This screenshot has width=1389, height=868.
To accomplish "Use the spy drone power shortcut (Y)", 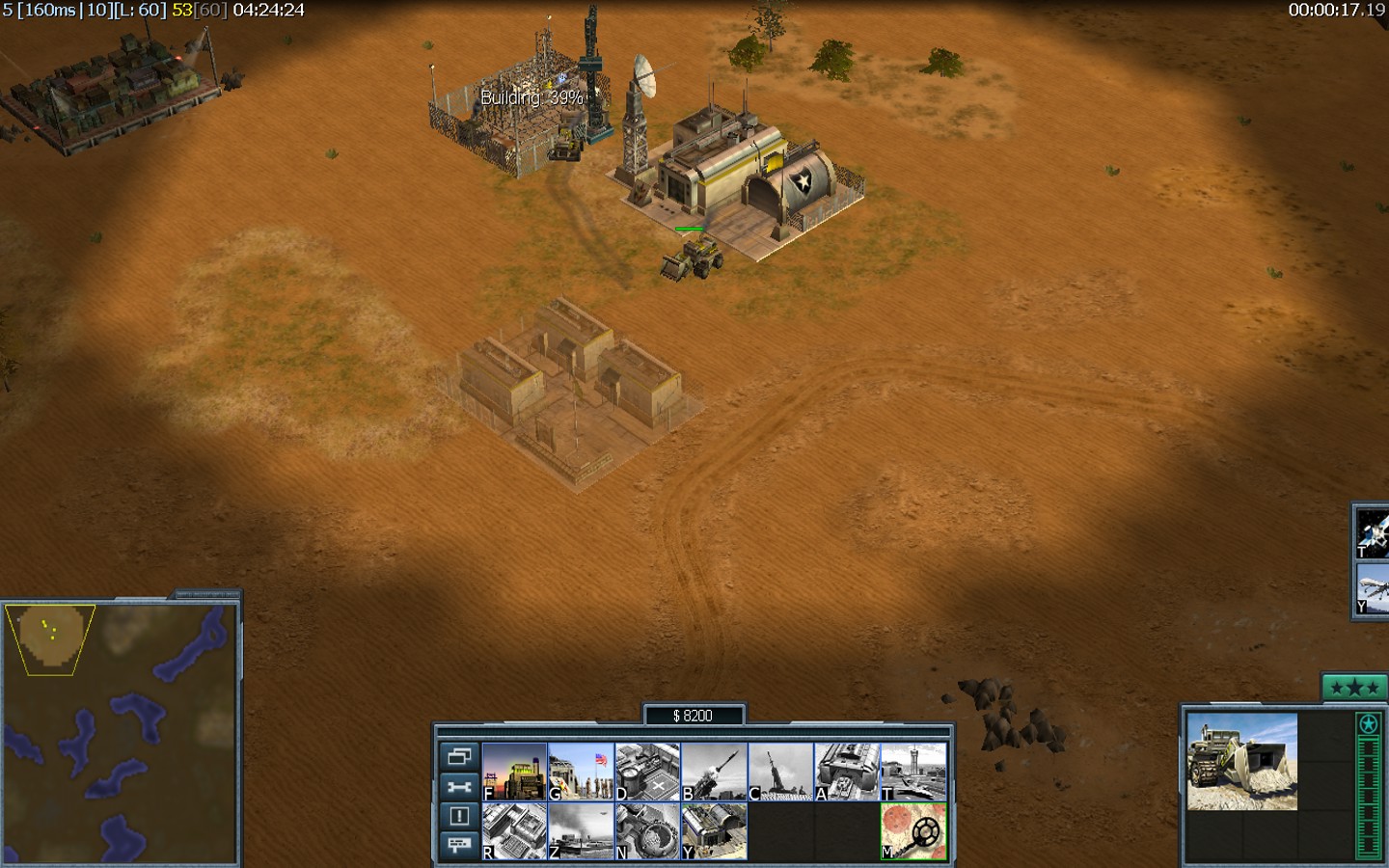I will tap(1373, 588).
